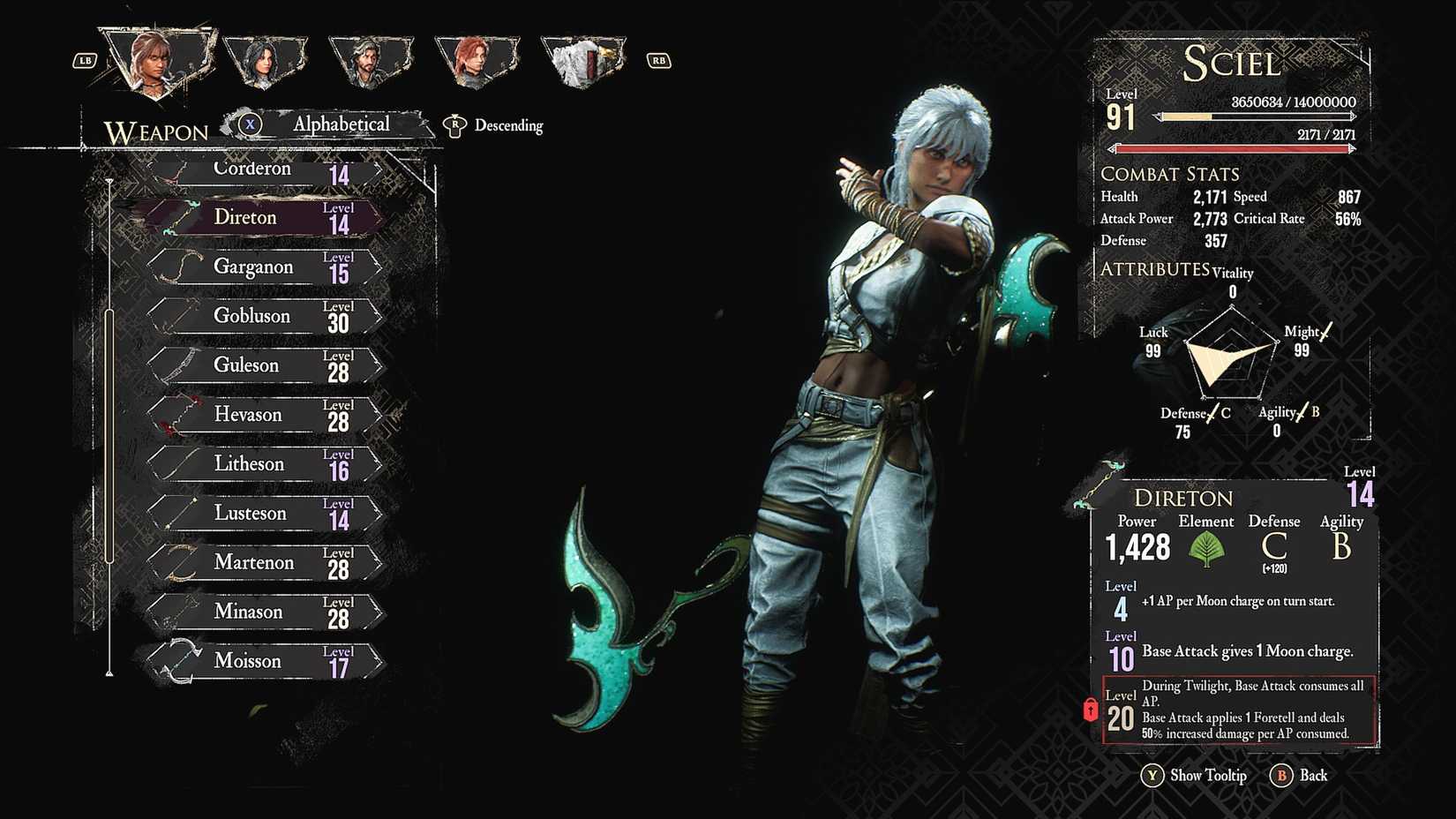Switch to Sciel's character portrait
Screen dimensions: 1456x819
coord(156,60)
